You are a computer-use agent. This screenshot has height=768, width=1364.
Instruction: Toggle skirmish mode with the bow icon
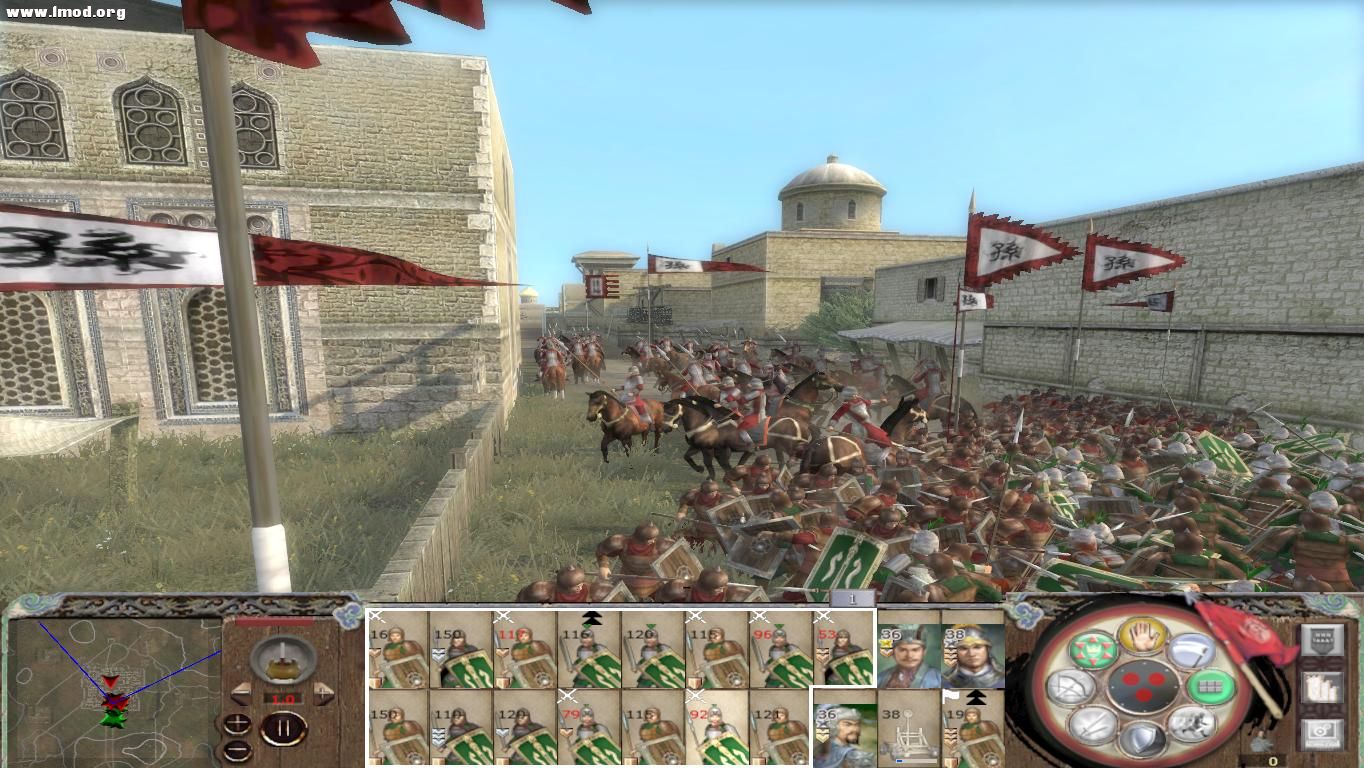pyautogui.click(x=1068, y=686)
